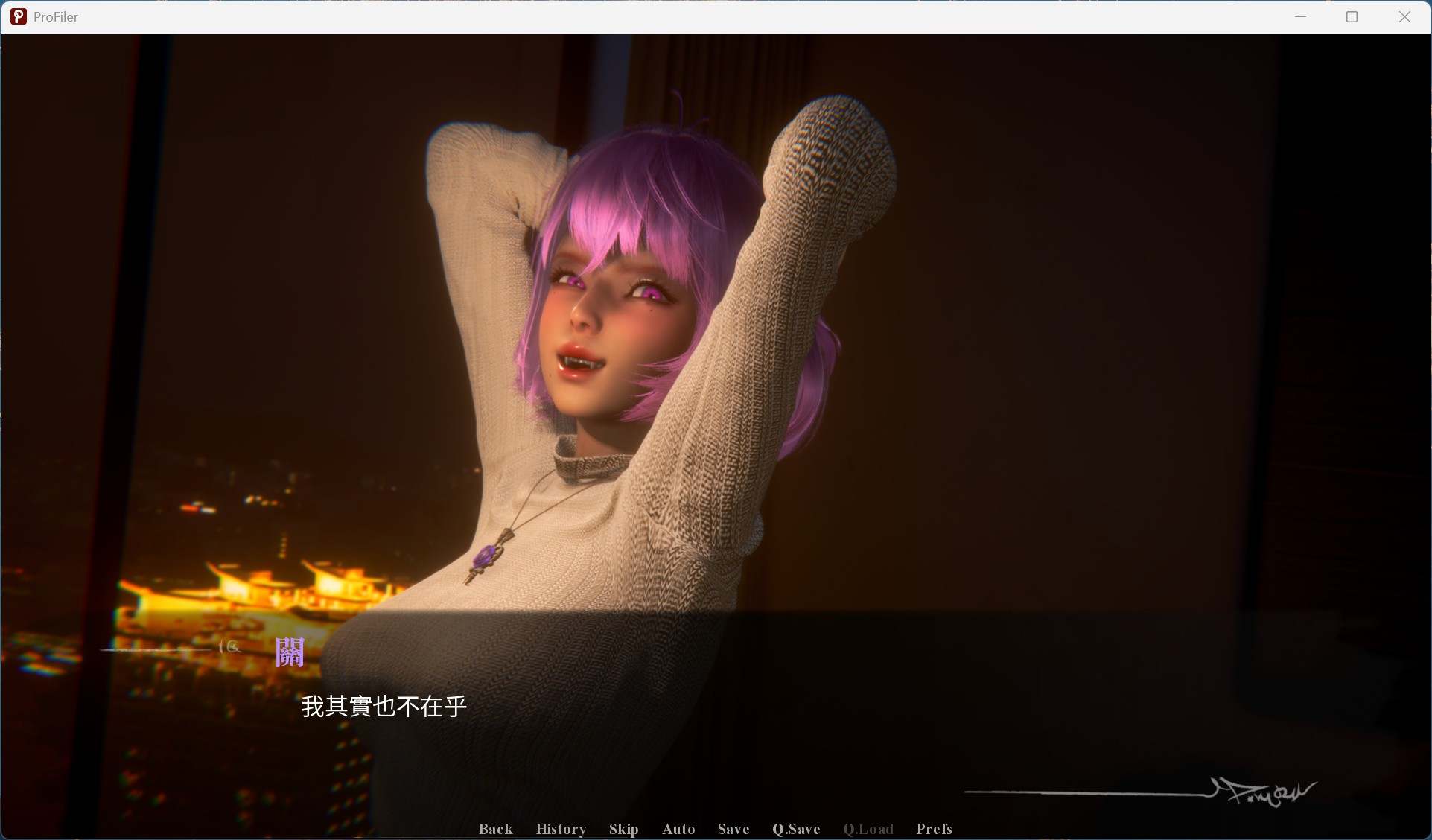The image size is (1432, 840).
Task: Click the character name 關
Action: (x=290, y=652)
